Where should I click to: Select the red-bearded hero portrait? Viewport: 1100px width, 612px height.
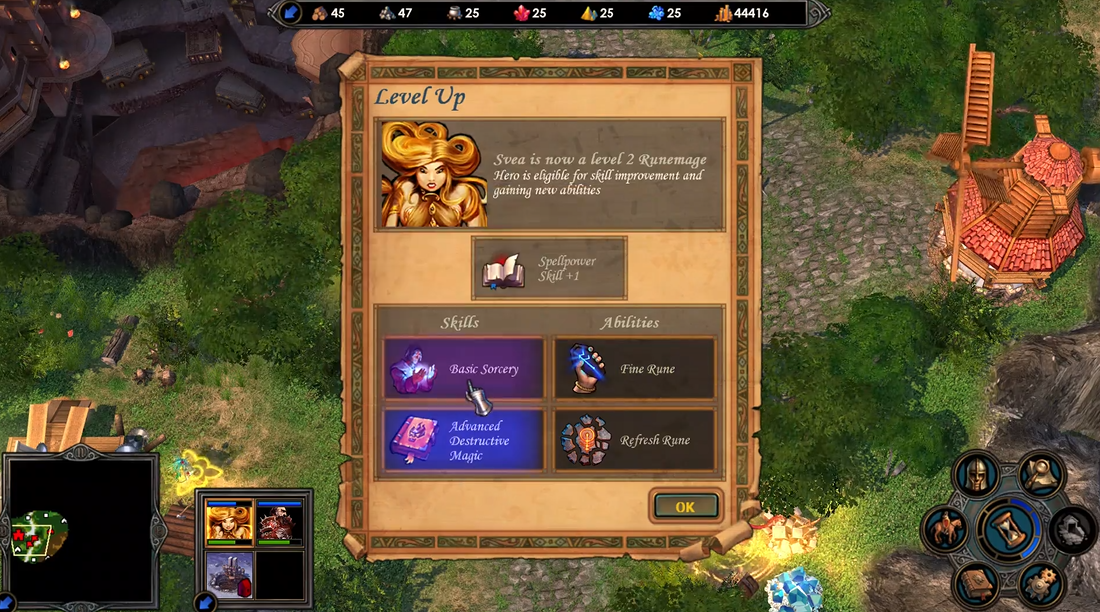click(279, 522)
